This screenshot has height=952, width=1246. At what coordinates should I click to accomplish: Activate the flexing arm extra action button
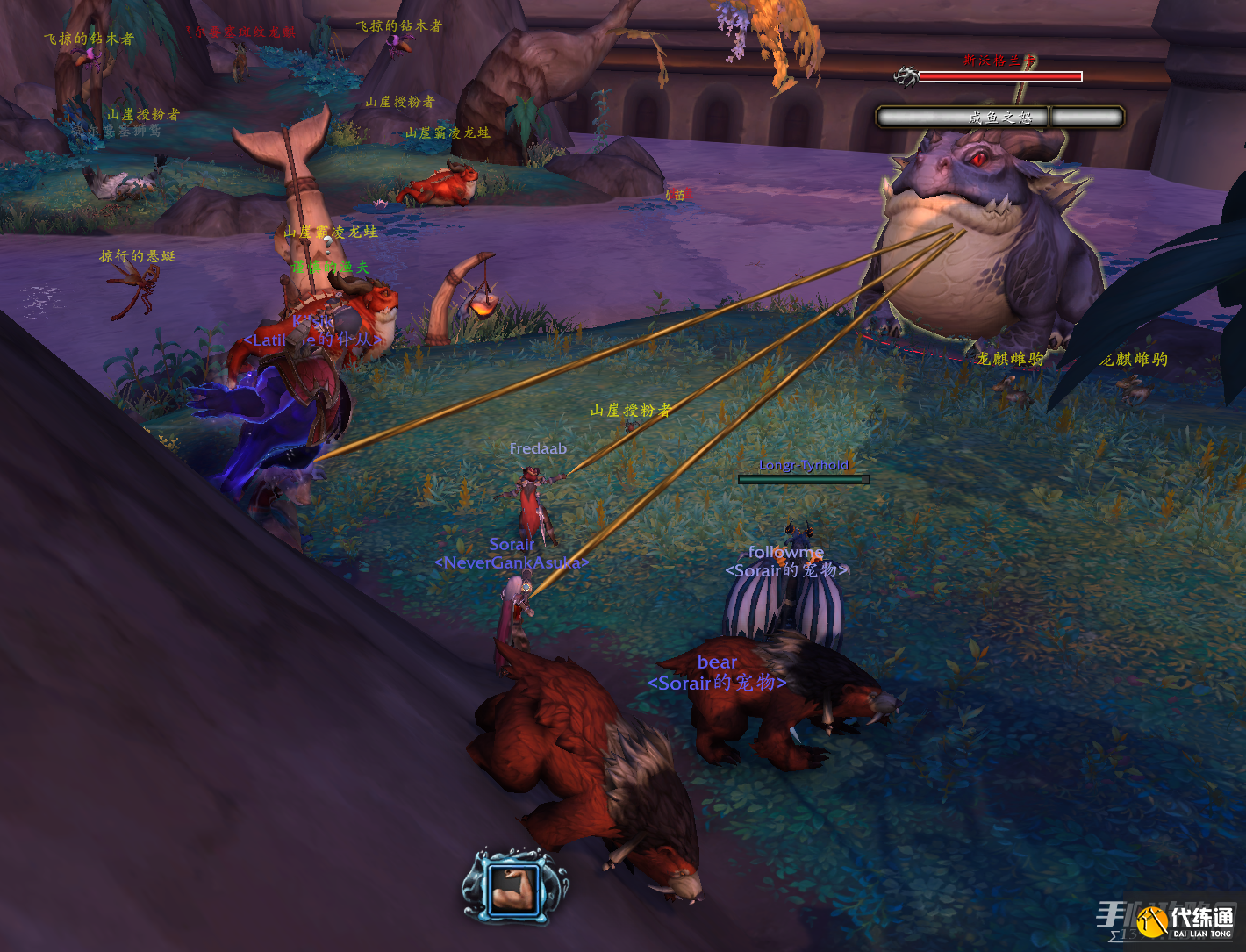pyautogui.click(x=515, y=888)
